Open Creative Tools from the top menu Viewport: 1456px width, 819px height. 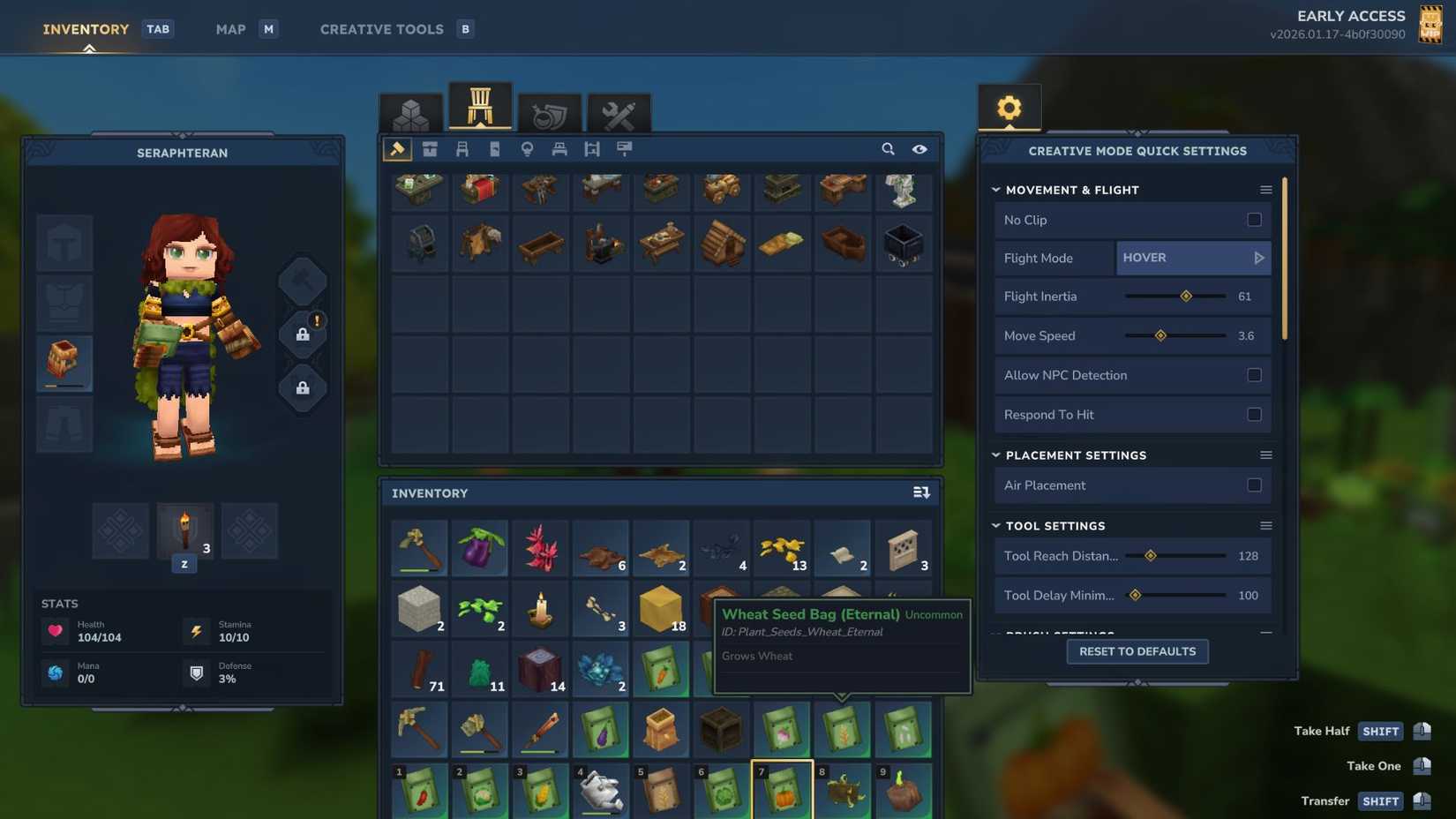(x=381, y=28)
